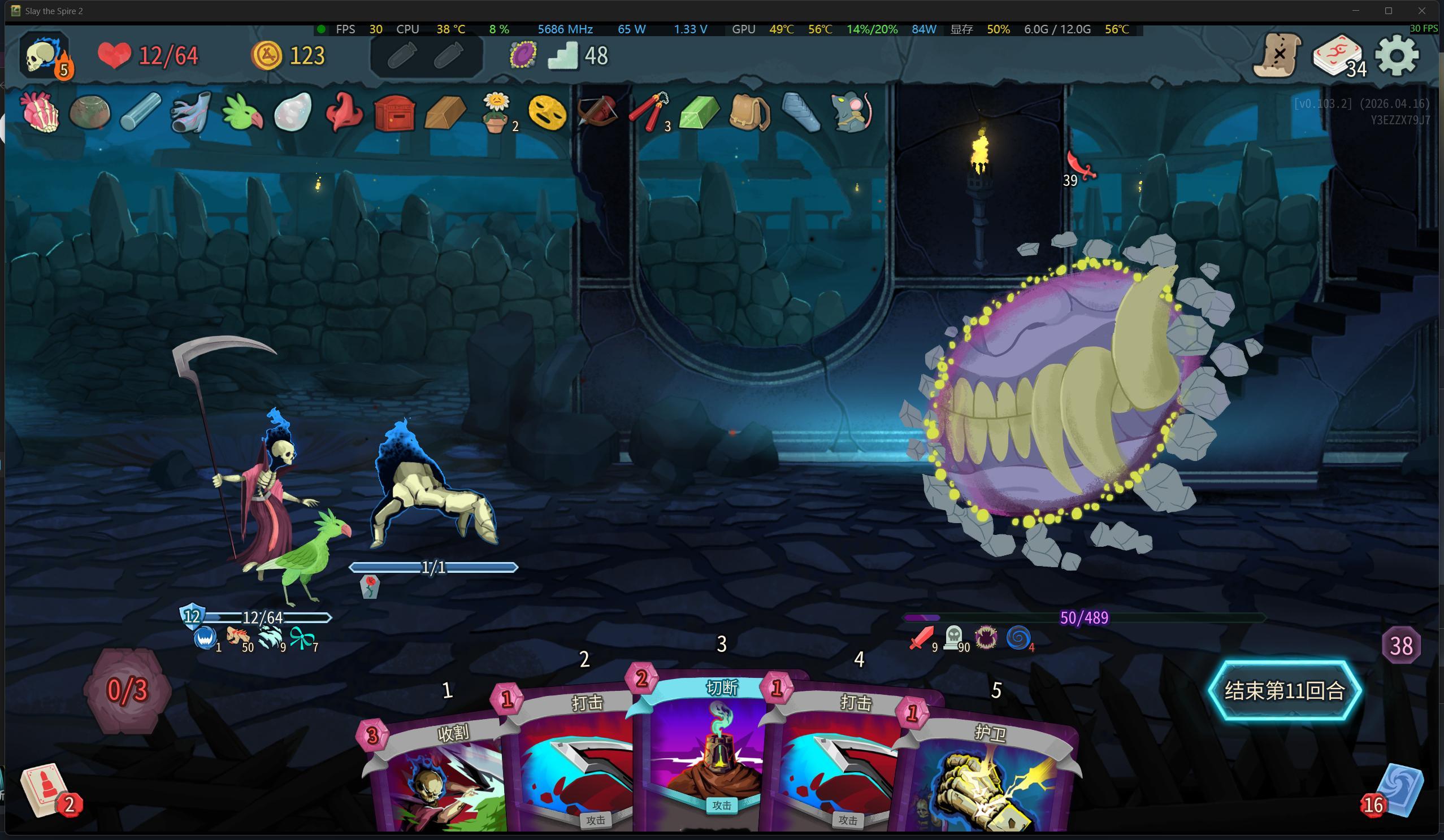Open the draw pile with 2 cards
Viewport: 1444px width, 840px height.
[x=46, y=790]
